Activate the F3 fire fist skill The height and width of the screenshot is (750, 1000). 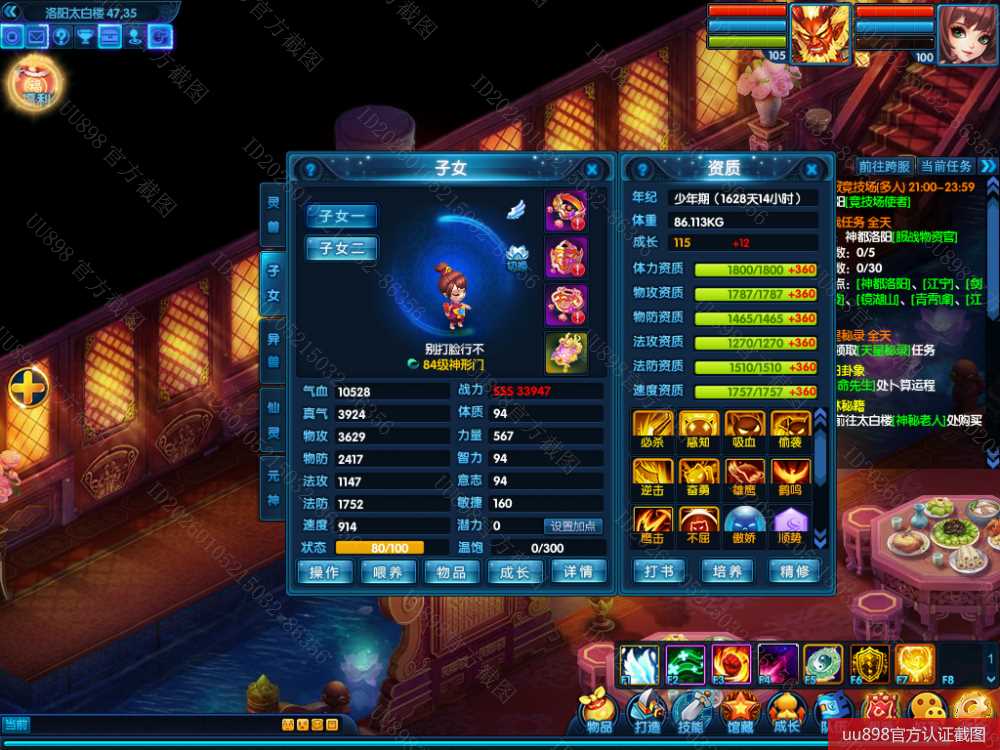pyautogui.click(x=729, y=664)
